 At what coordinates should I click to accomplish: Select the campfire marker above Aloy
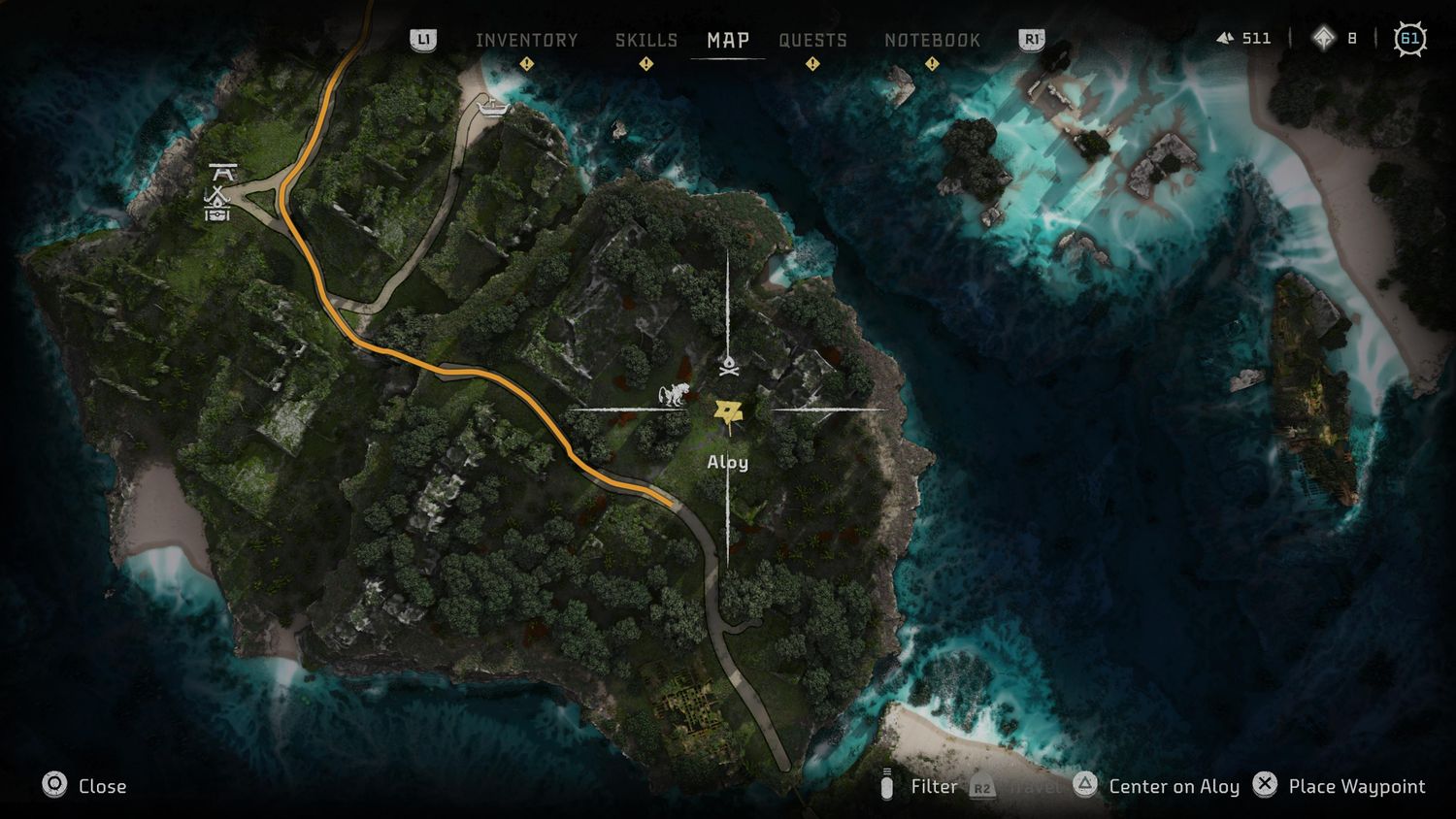[729, 366]
